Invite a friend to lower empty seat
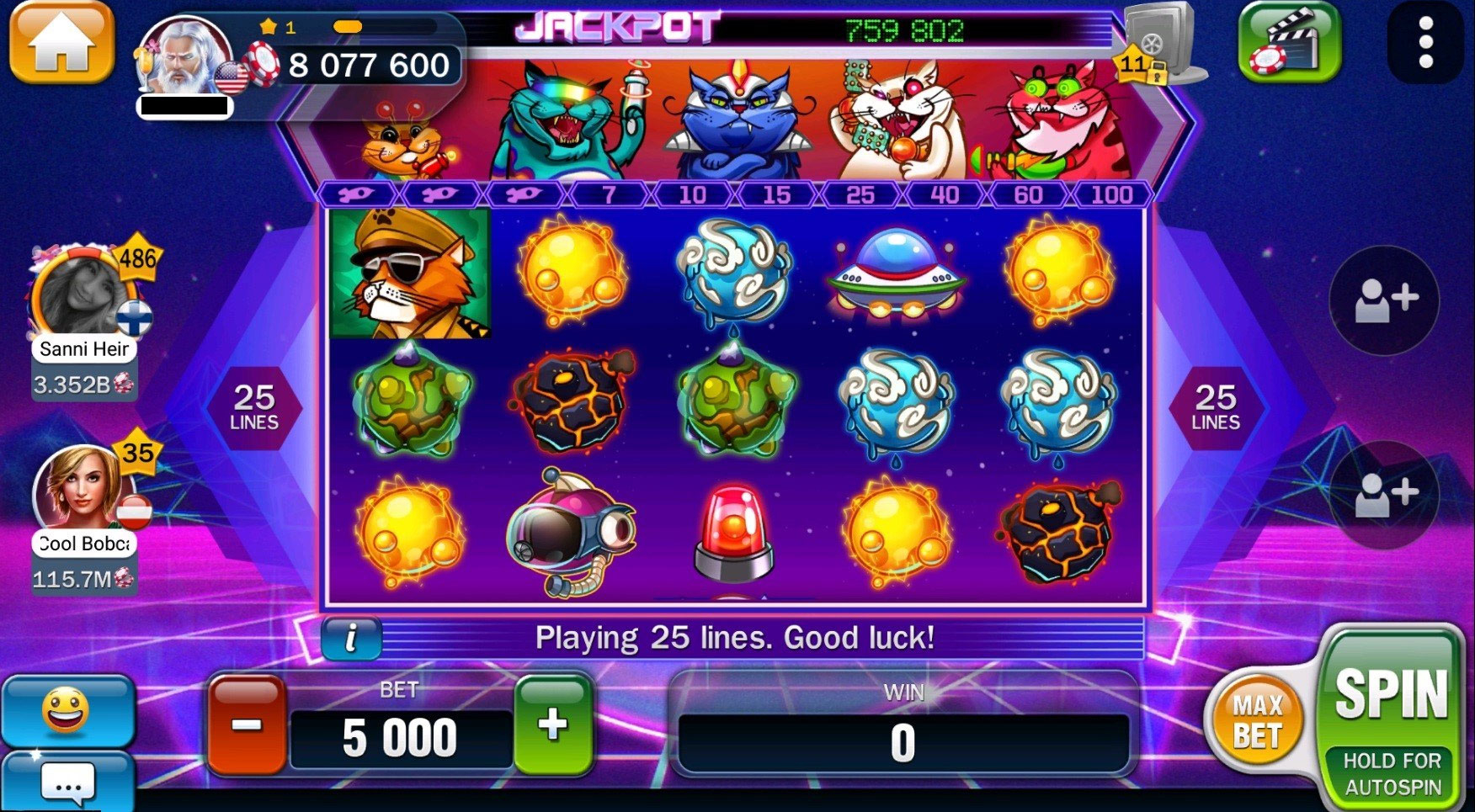 (x=1384, y=495)
